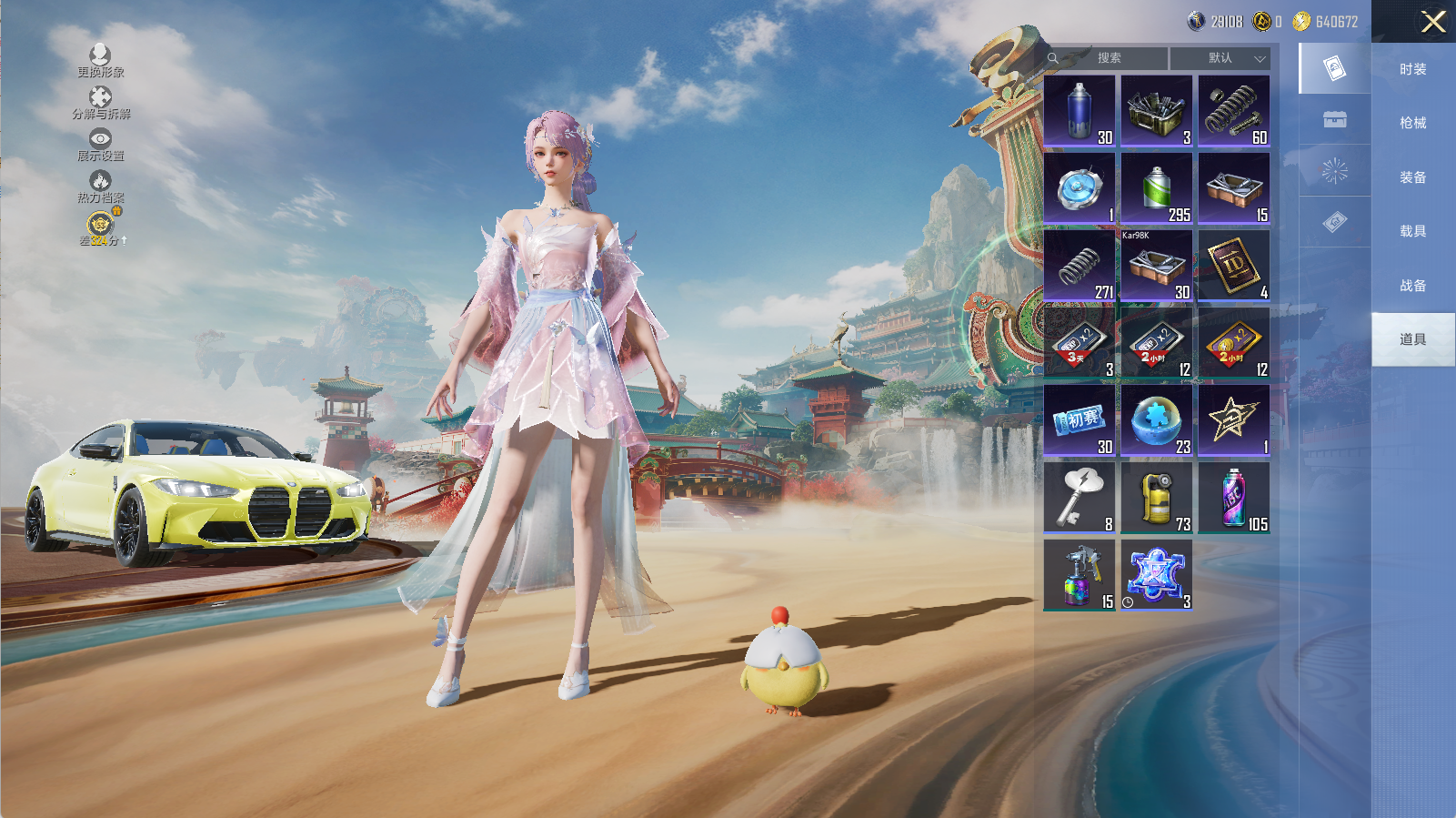Open 分解与拆解 dismantle option

(100, 103)
